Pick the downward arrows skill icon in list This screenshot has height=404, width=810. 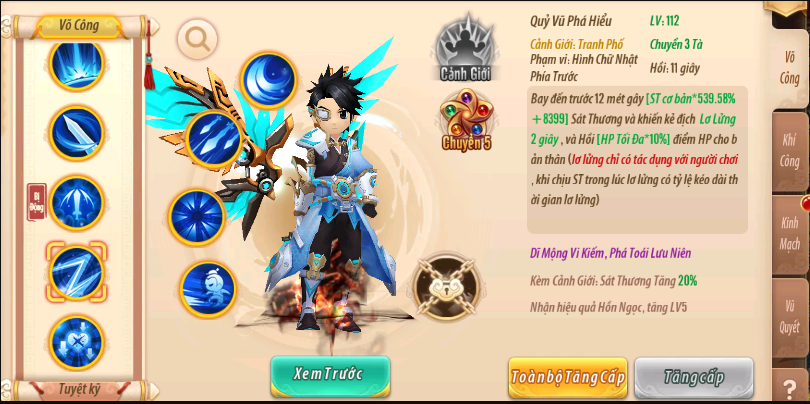76,341
